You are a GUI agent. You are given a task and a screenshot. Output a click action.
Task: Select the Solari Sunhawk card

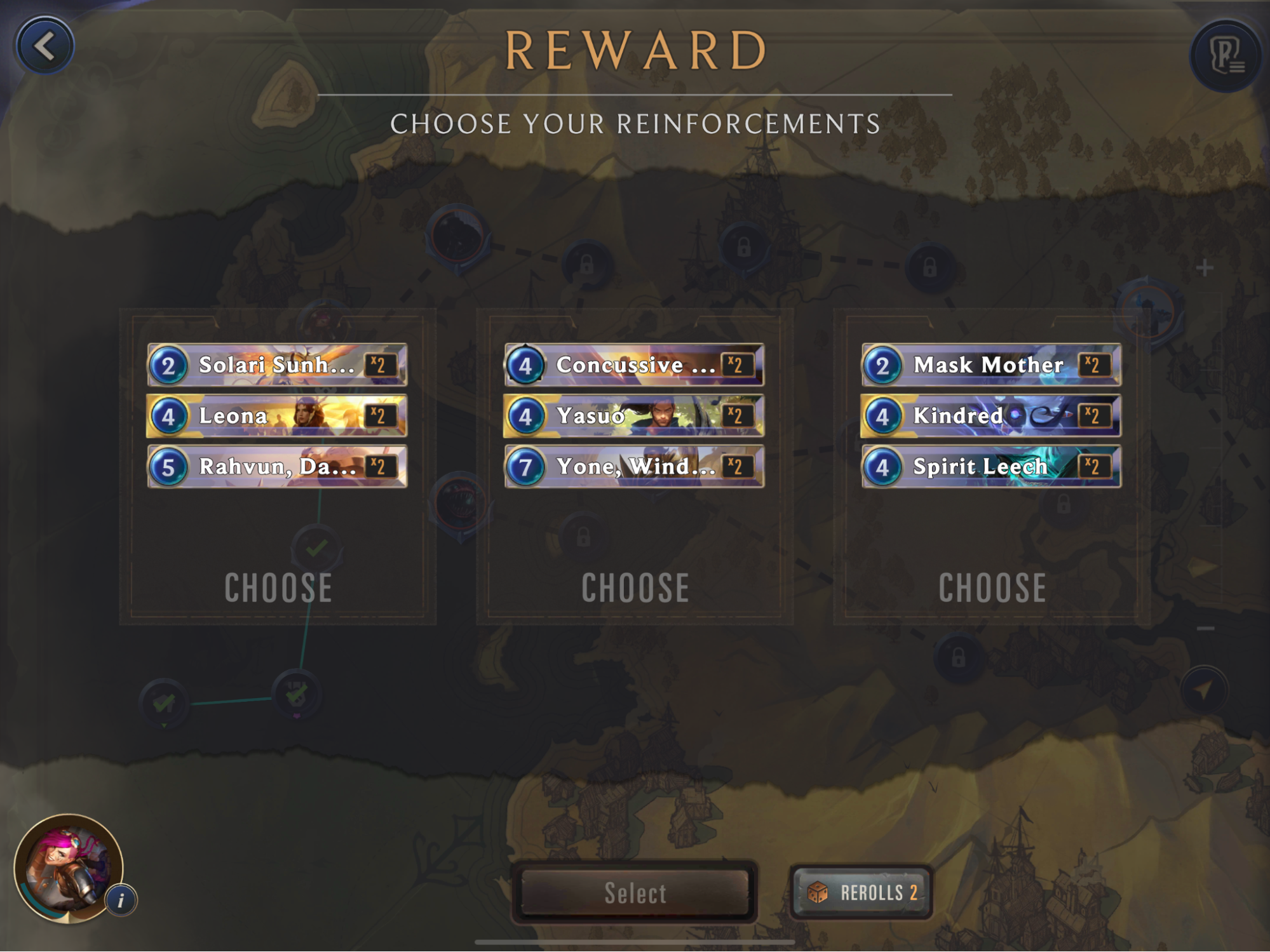tap(277, 365)
